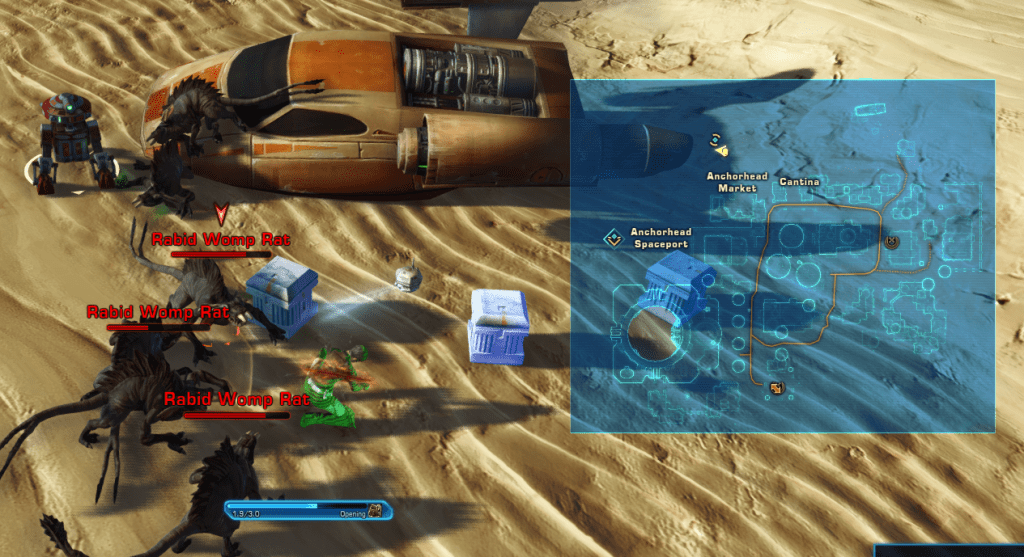The height and width of the screenshot is (557, 1024).
Task: Select the Anchorhead Market map label
Action: 737,182
